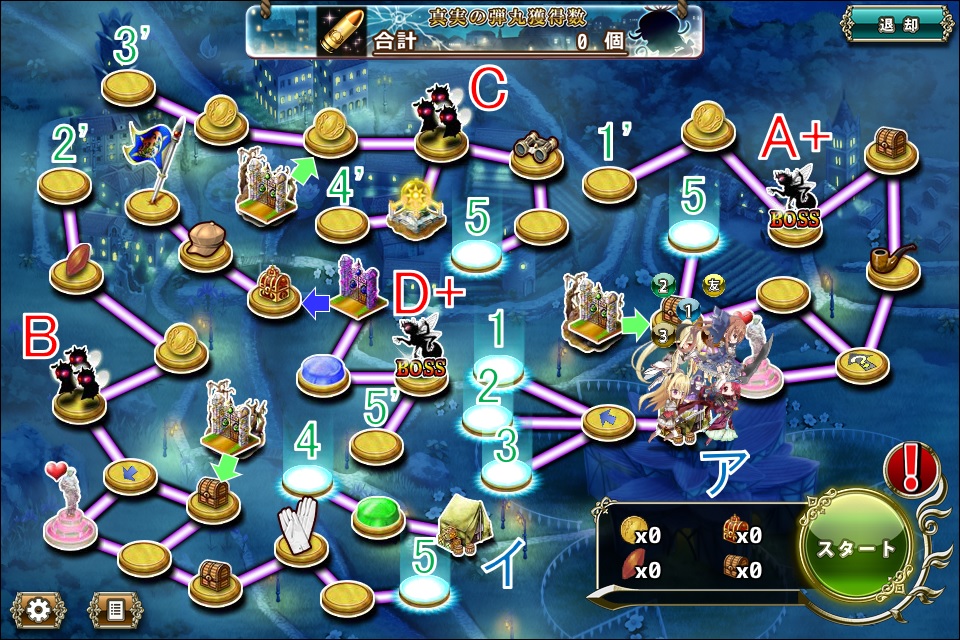Image resolution: width=960 pixels, height=640 pixels.
Task: Select the blue flag map node
Action: click(152, 170)
